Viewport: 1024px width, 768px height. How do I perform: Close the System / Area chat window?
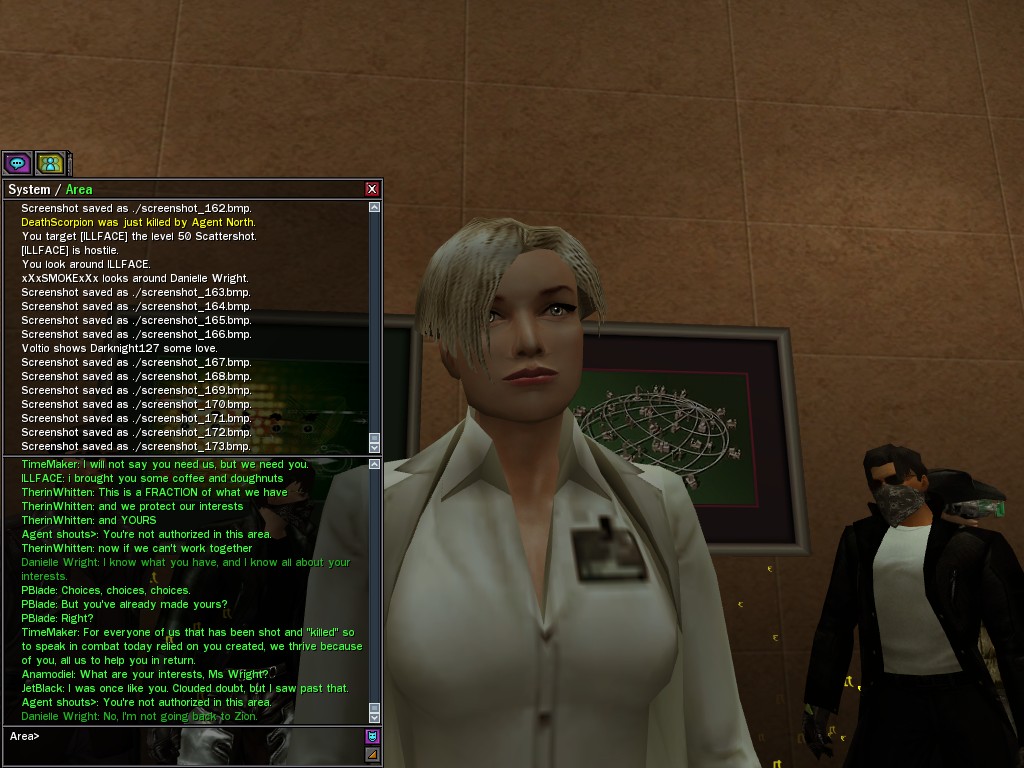(372, 189)
